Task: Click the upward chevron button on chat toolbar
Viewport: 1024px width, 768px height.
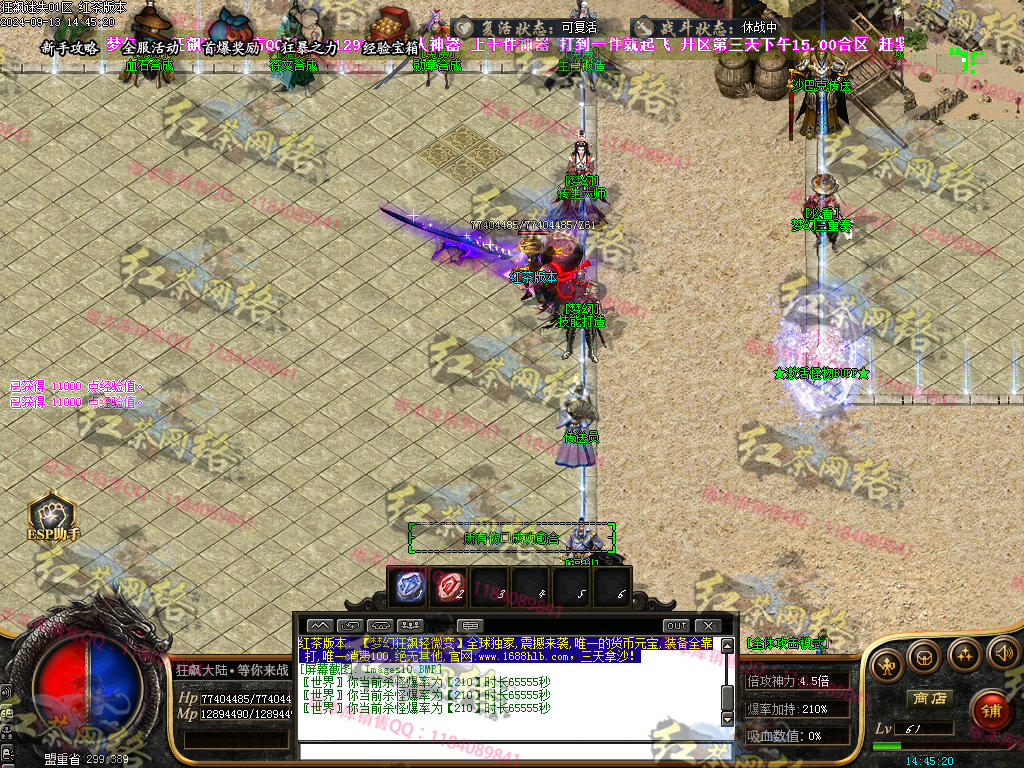Action: point(318,626)
